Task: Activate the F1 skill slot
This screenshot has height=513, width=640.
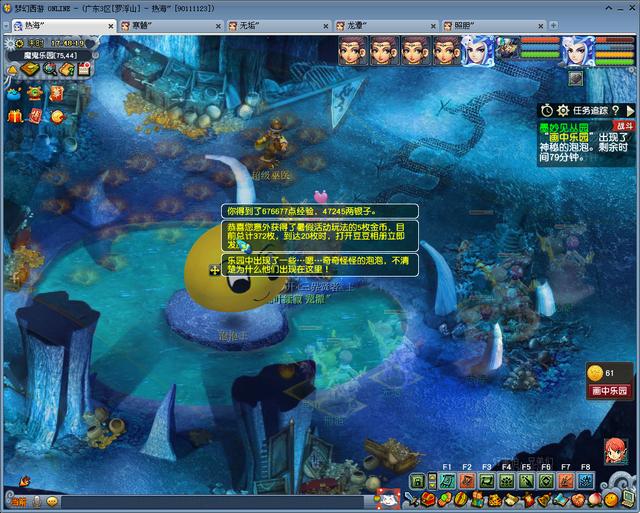Action: 447,481
